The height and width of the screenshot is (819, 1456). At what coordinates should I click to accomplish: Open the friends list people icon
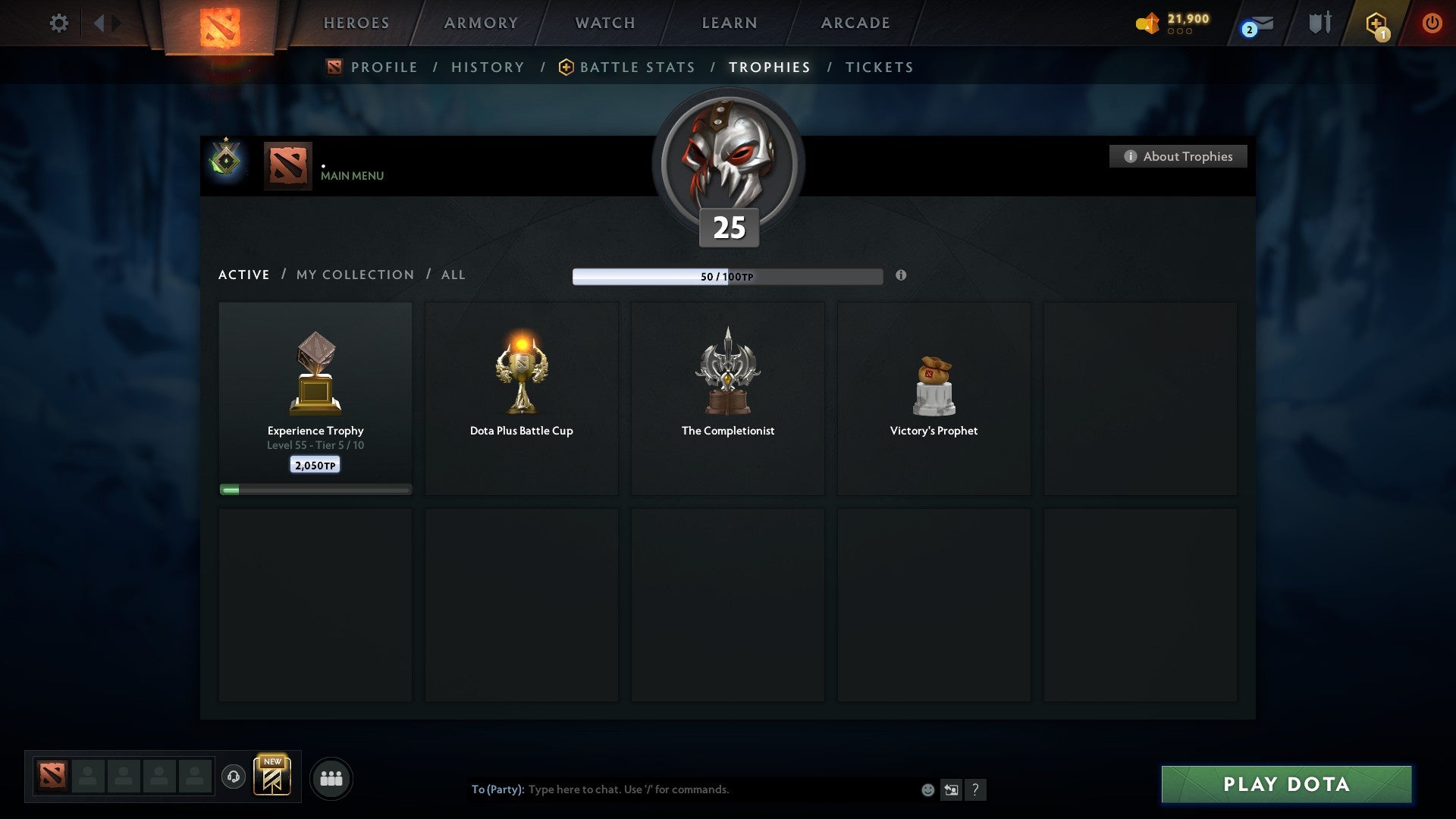(x=331, y=778)
